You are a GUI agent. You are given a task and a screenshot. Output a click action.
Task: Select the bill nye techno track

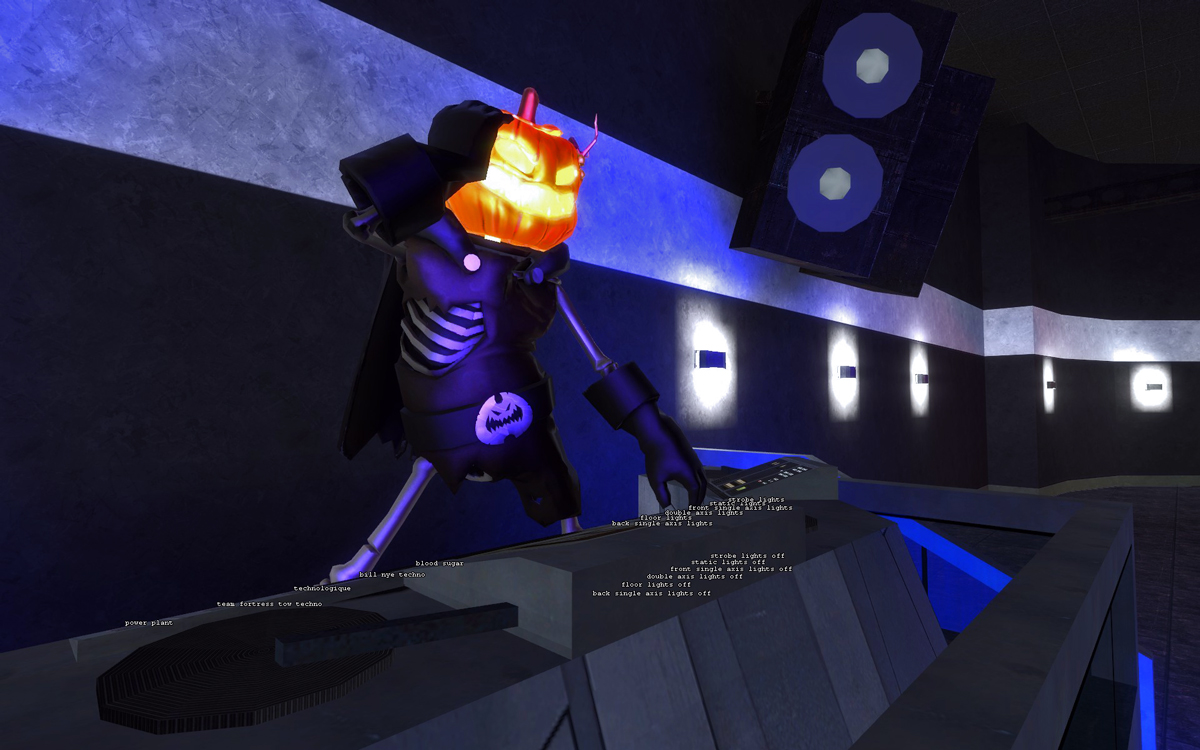click(392, 575)
